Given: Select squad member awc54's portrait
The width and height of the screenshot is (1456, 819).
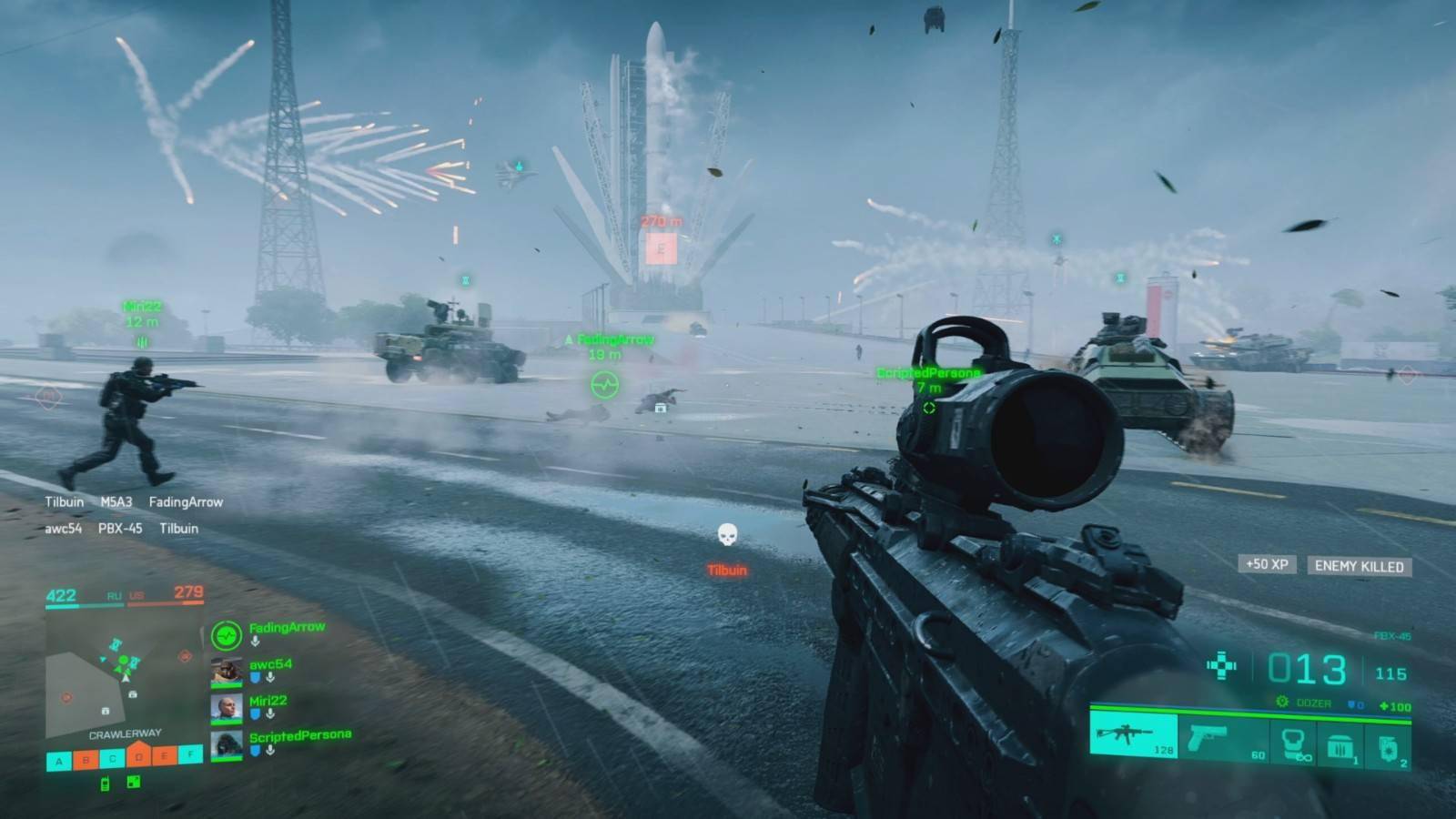Looking at the screenshot, I should [x=227, y=672].
